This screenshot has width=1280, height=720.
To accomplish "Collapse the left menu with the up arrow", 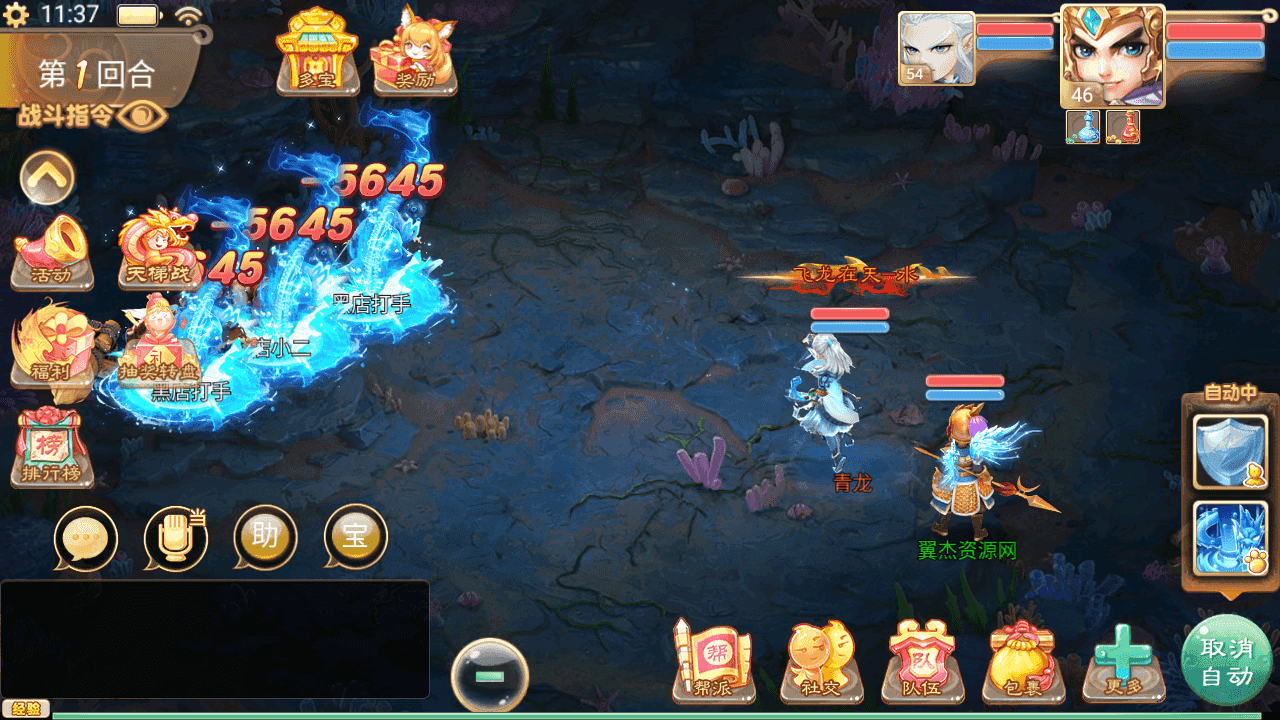I will (47, 178).
